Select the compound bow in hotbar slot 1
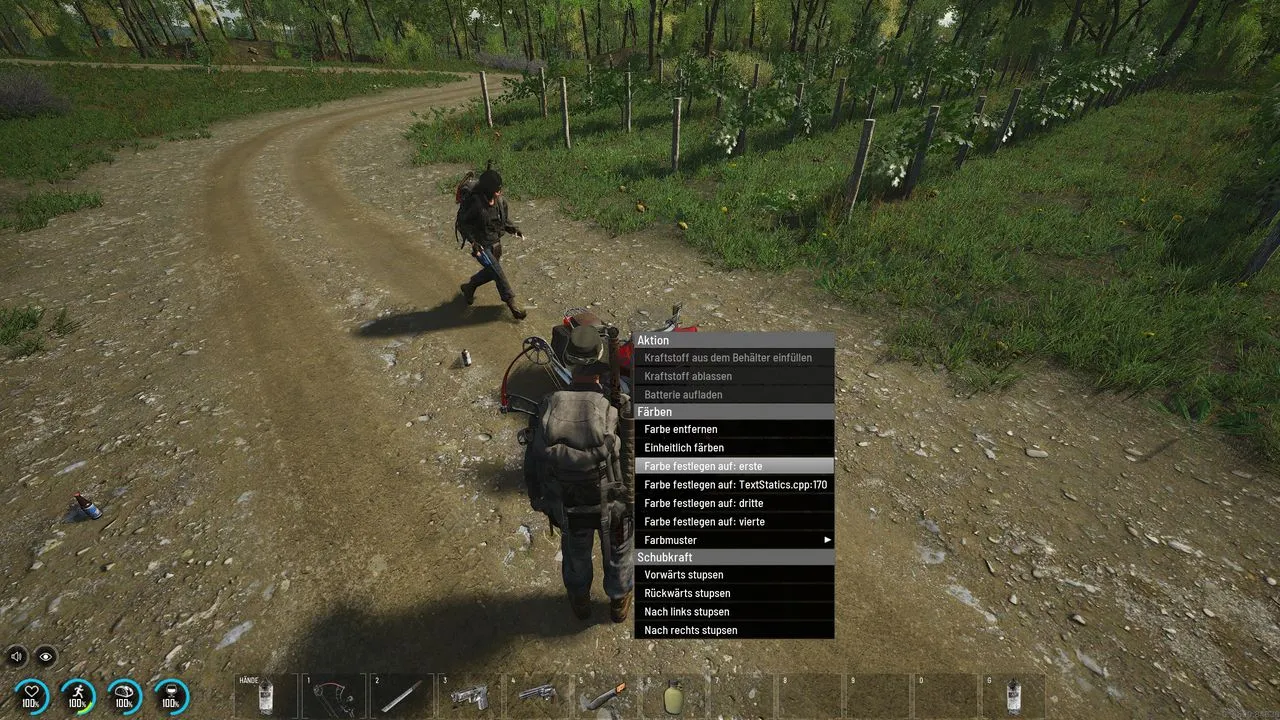 (x=334, y=696)
